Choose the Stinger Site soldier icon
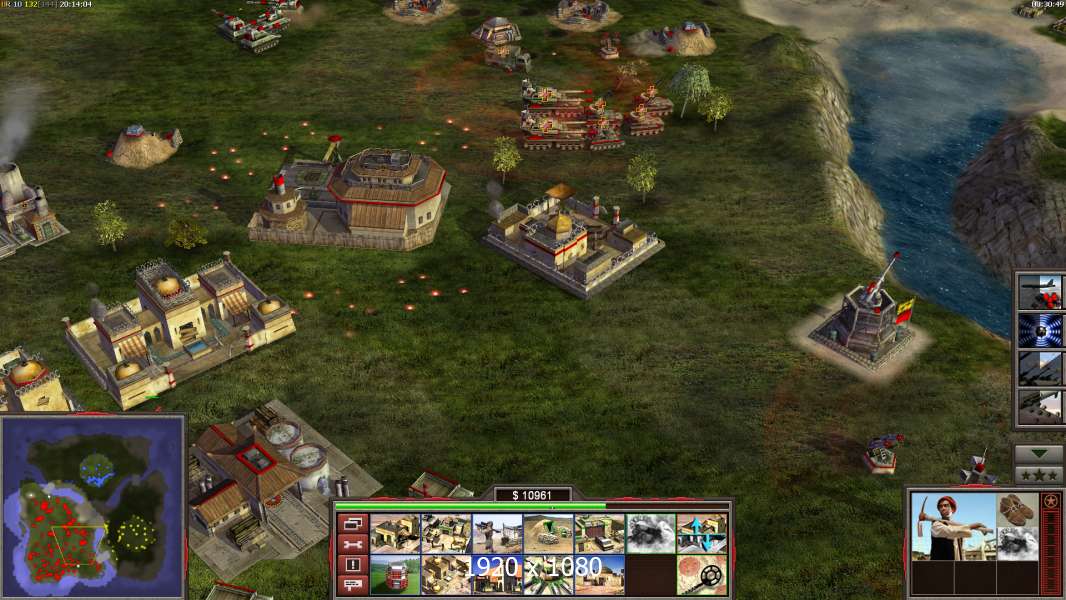This screenshot has height=600, width=1066. (498, 533)
